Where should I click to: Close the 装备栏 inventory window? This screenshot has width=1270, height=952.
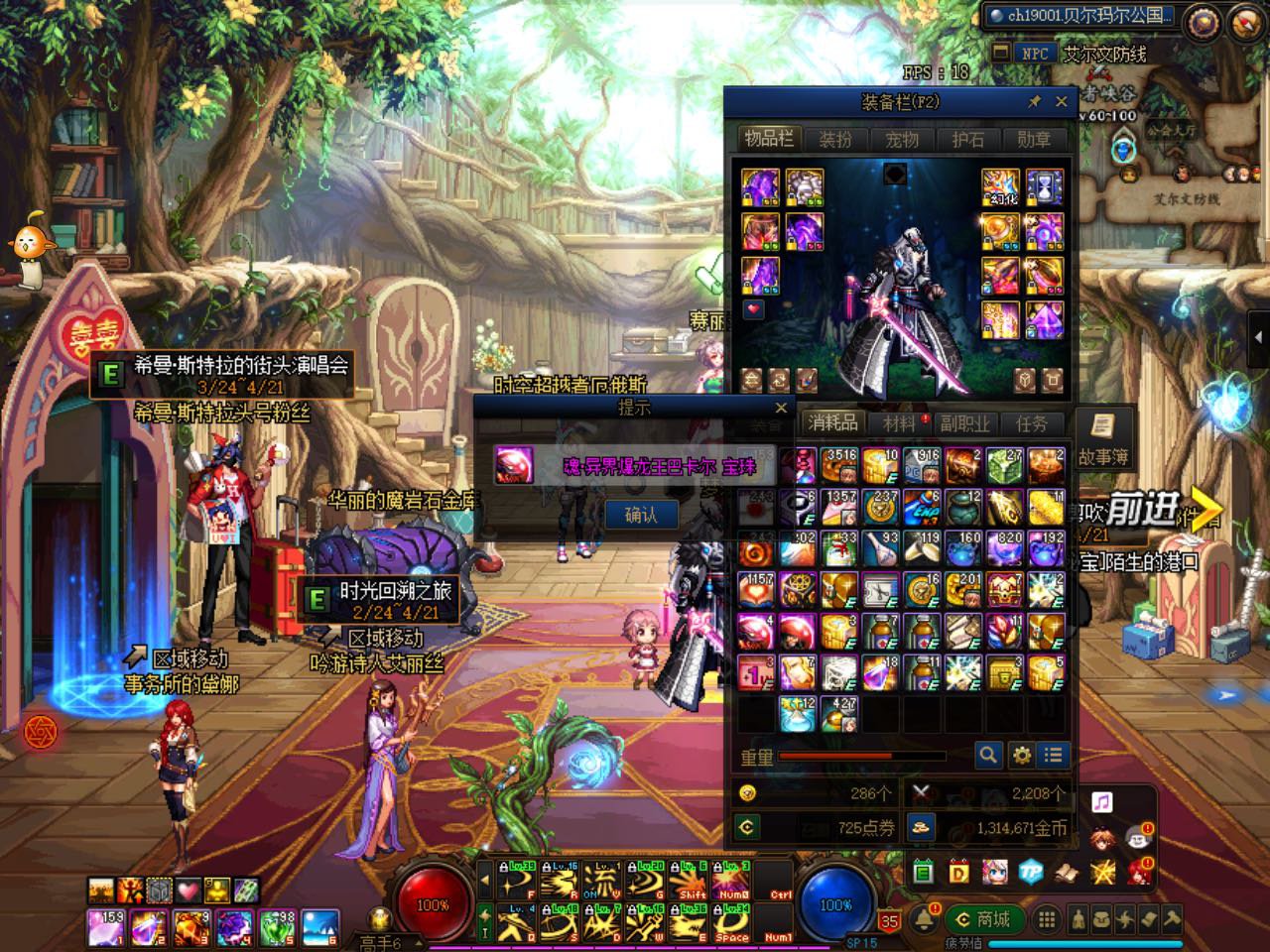coord(1061,101)
